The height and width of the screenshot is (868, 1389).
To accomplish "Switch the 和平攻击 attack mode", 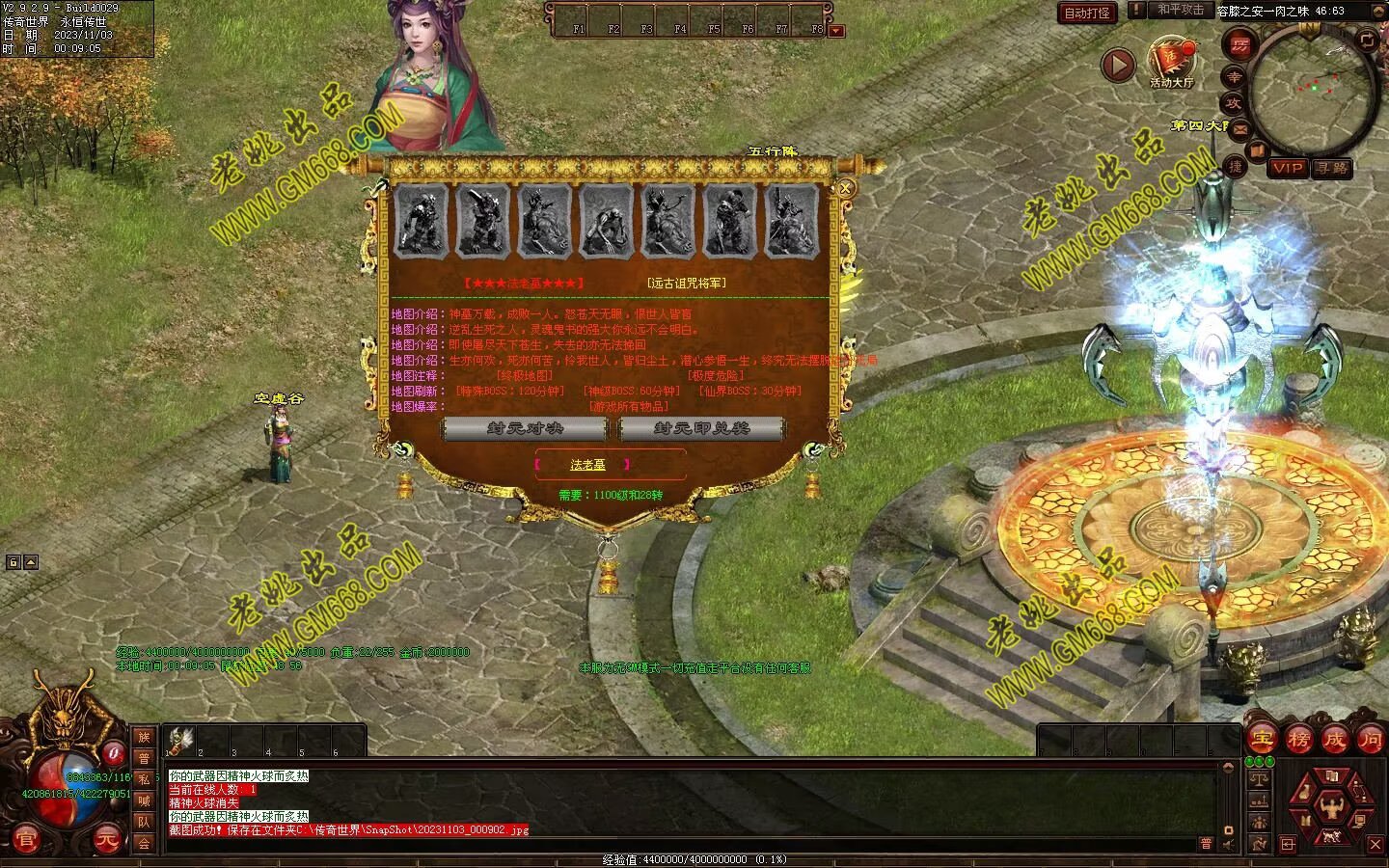I will pos(1181,10).
